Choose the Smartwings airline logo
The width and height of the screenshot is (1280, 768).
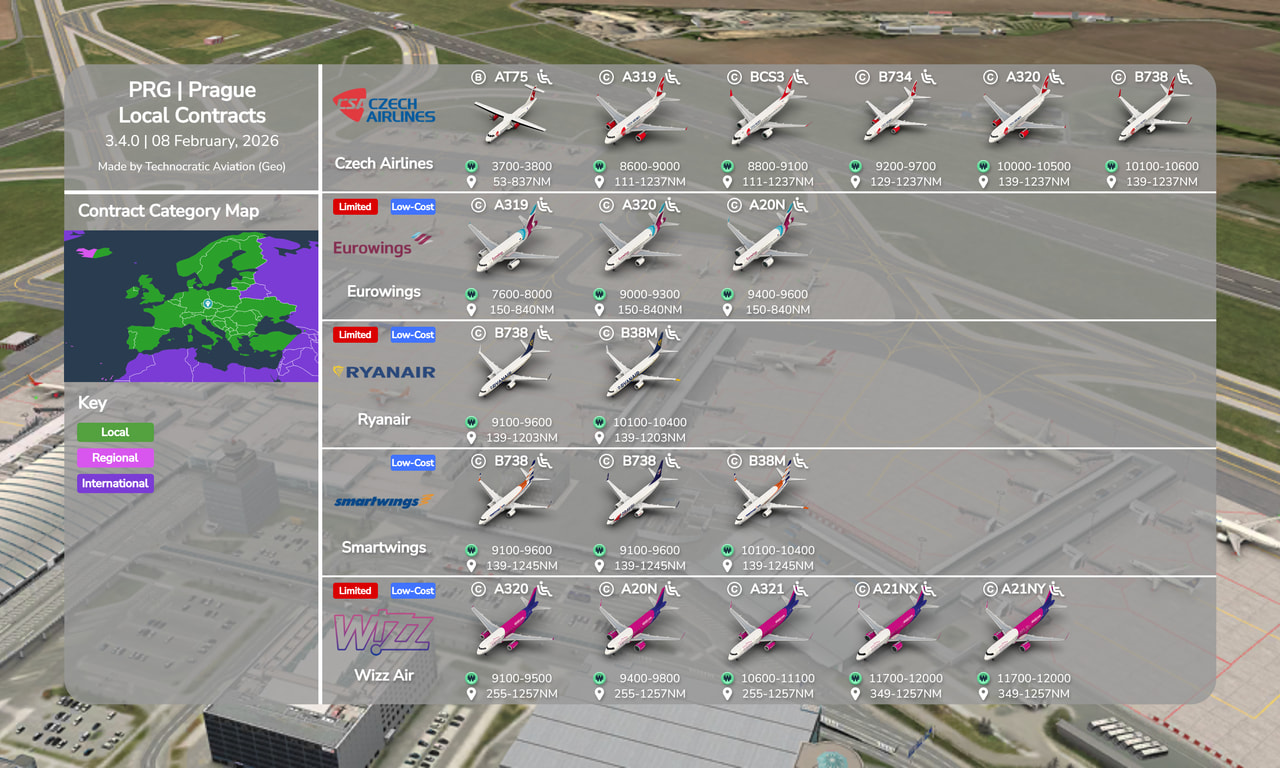pos(384,500)
